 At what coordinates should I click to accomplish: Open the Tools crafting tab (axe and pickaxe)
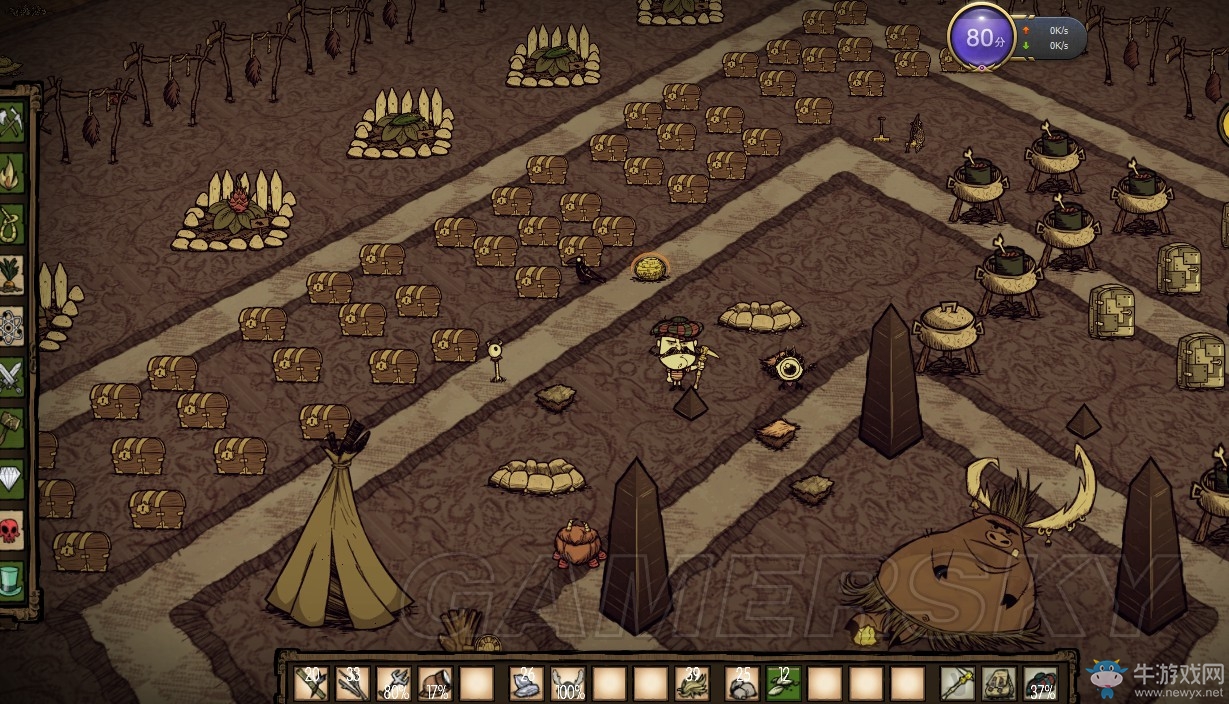(x=13, y=123)
